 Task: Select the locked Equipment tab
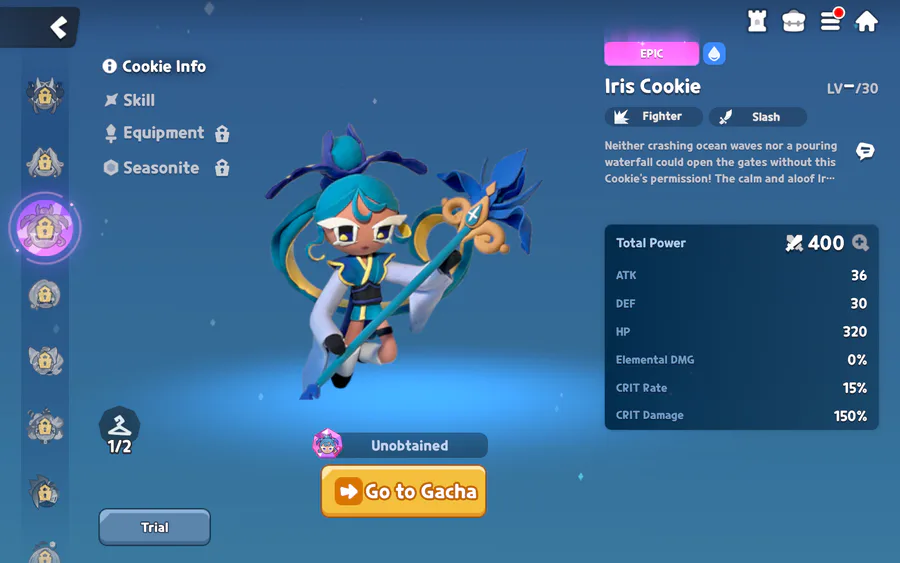point(165,133)
